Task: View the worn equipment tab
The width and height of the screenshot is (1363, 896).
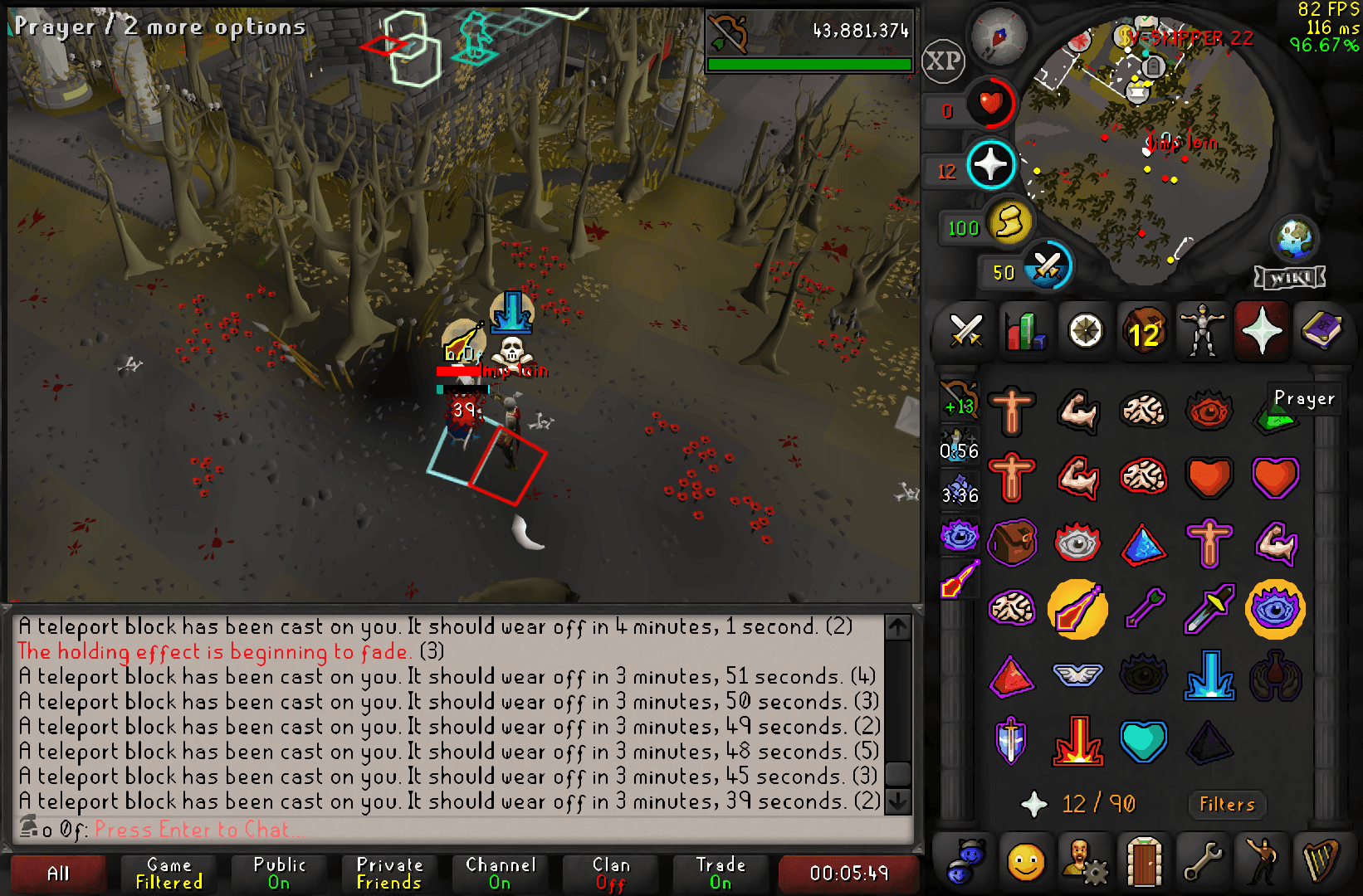Action: [1204, 331]
